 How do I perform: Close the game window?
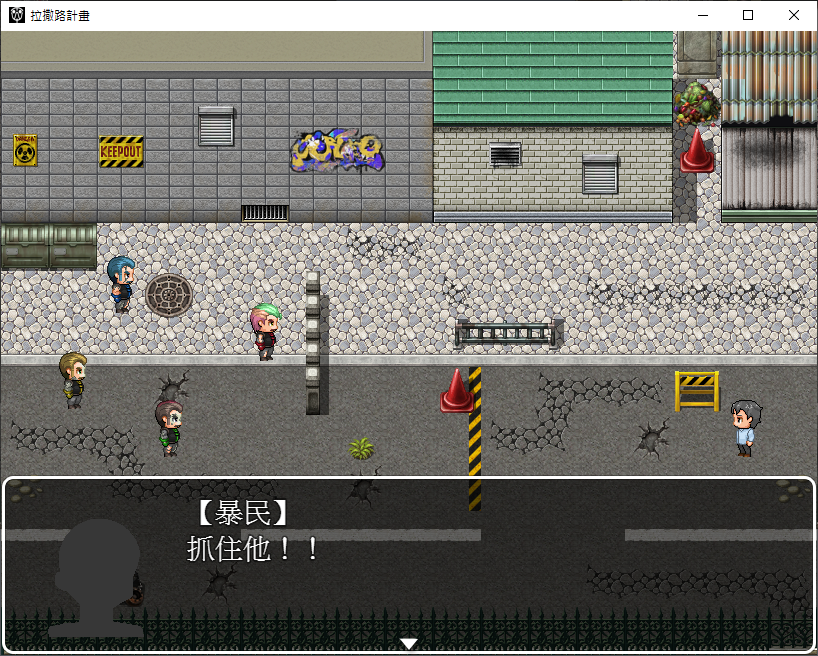793,16
